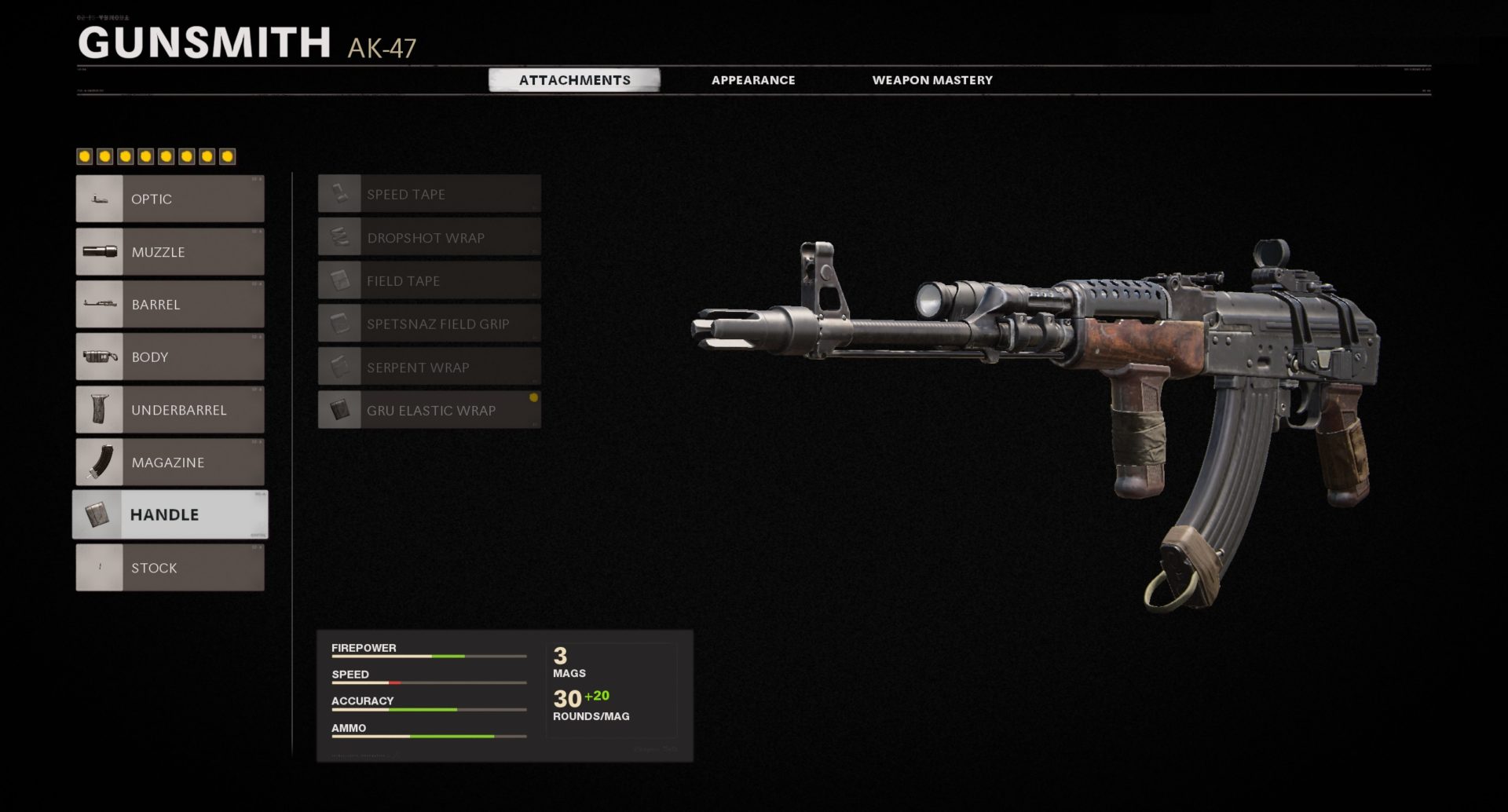Open the Appearance tab
The image size is (1508, 812).
click(753, 80)
